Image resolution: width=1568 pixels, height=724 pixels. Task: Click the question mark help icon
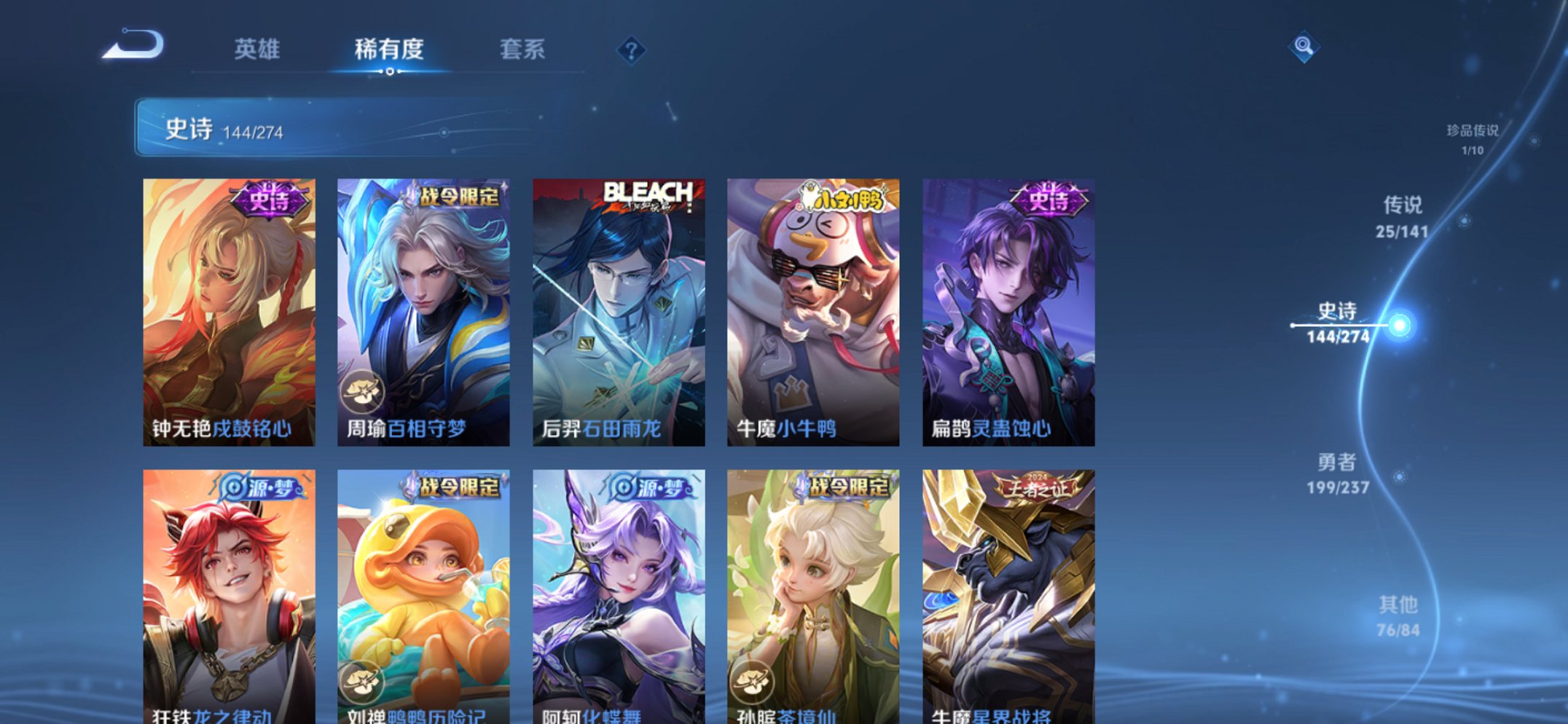click(x=632, y=51)
